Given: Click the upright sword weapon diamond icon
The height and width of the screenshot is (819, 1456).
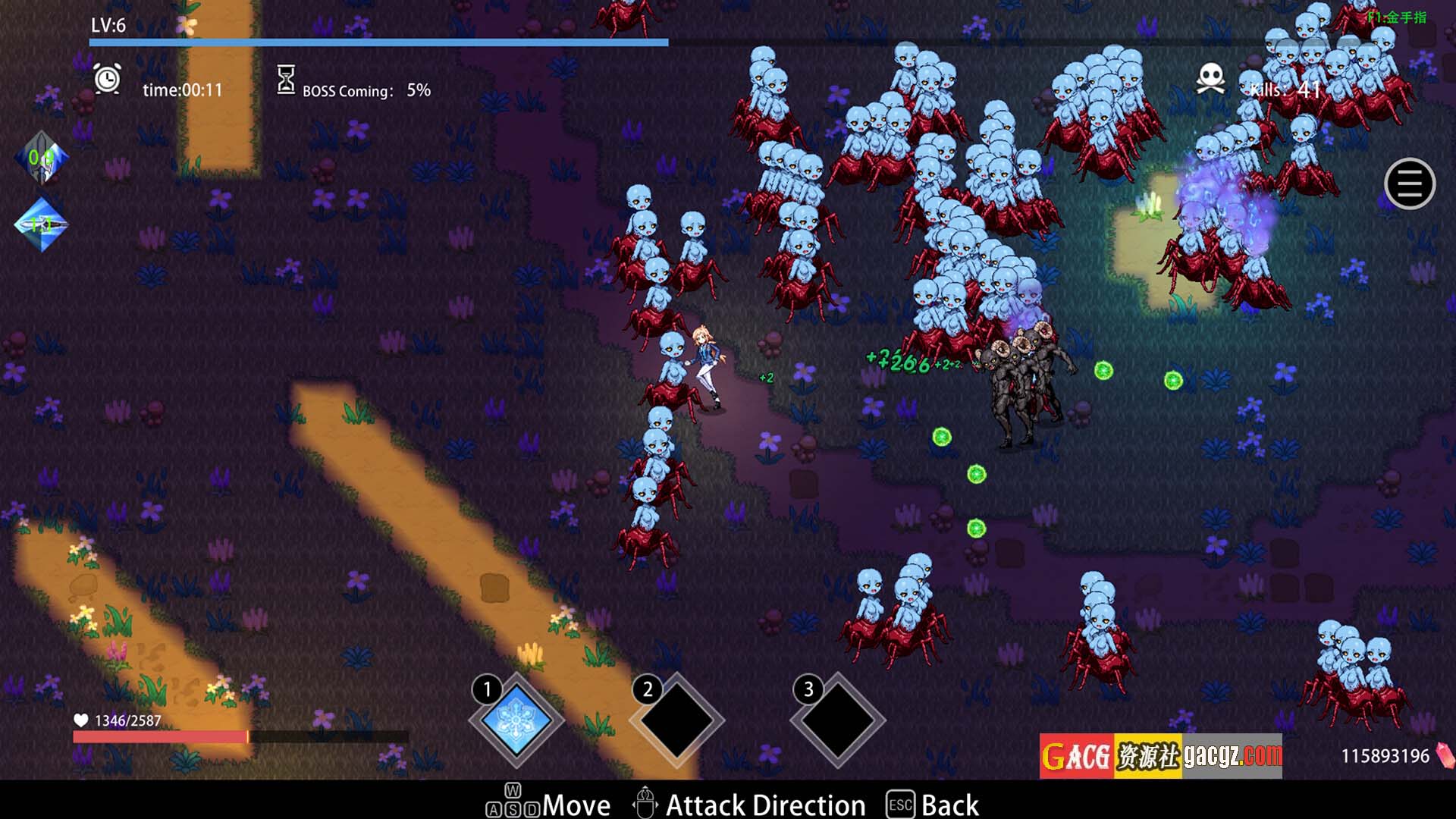Looking at the screenshot, I should (42, 158).
